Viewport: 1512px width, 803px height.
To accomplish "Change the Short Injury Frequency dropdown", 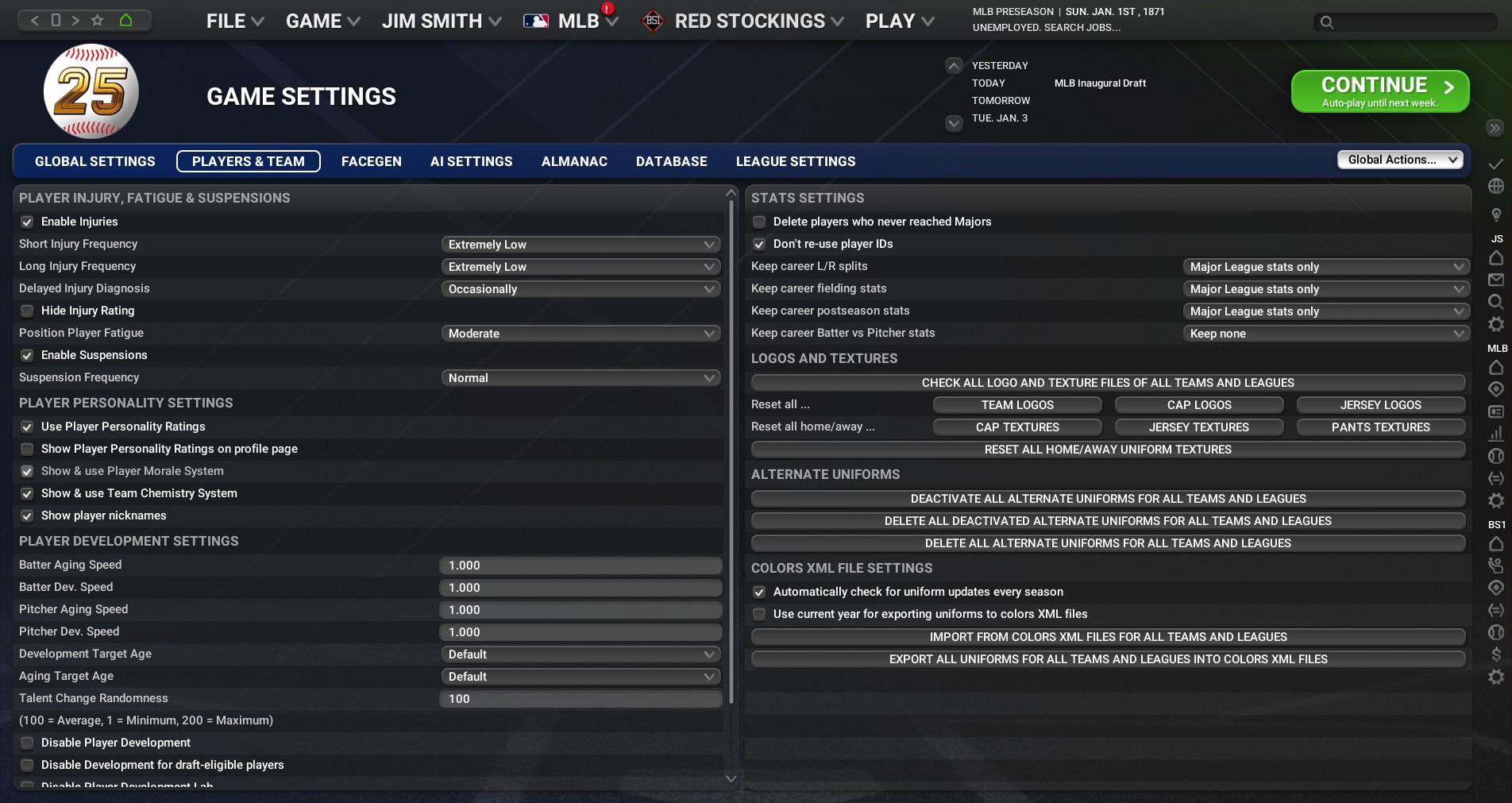I will tap(580, 245).
